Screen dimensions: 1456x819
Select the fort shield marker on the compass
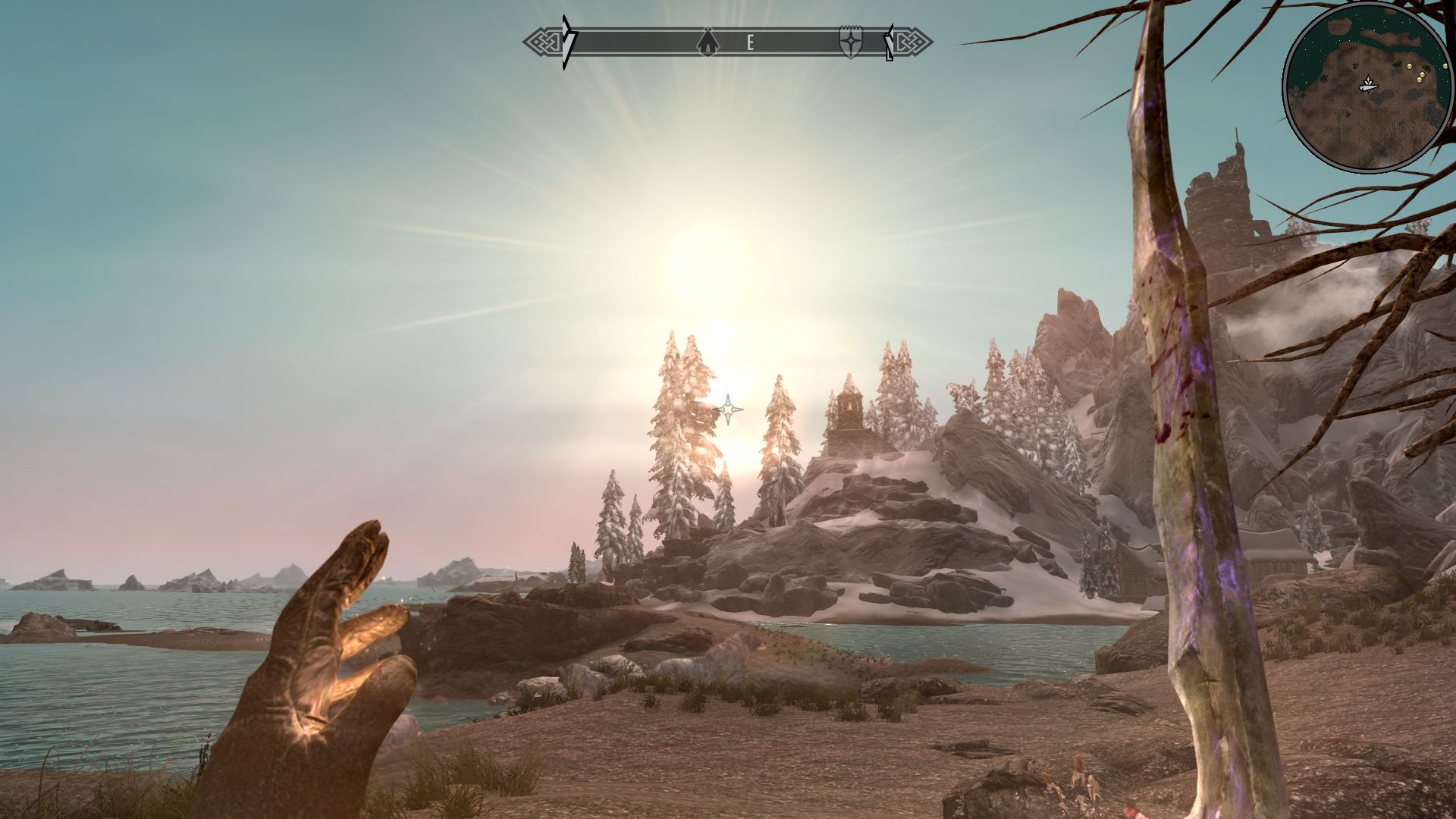pos(850,42)
